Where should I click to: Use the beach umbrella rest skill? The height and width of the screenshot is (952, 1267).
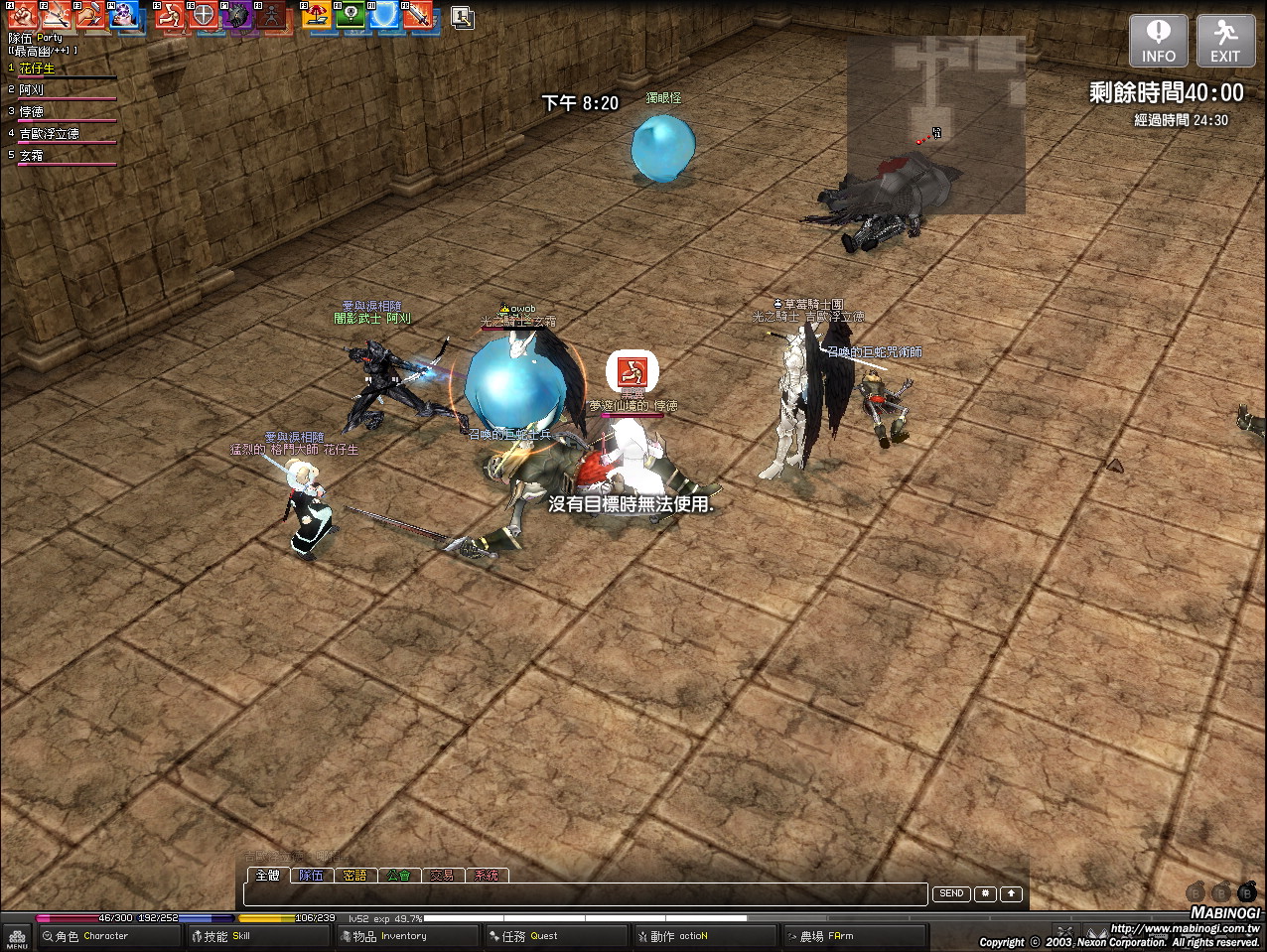pyautogui.click(x=317, y=16)
